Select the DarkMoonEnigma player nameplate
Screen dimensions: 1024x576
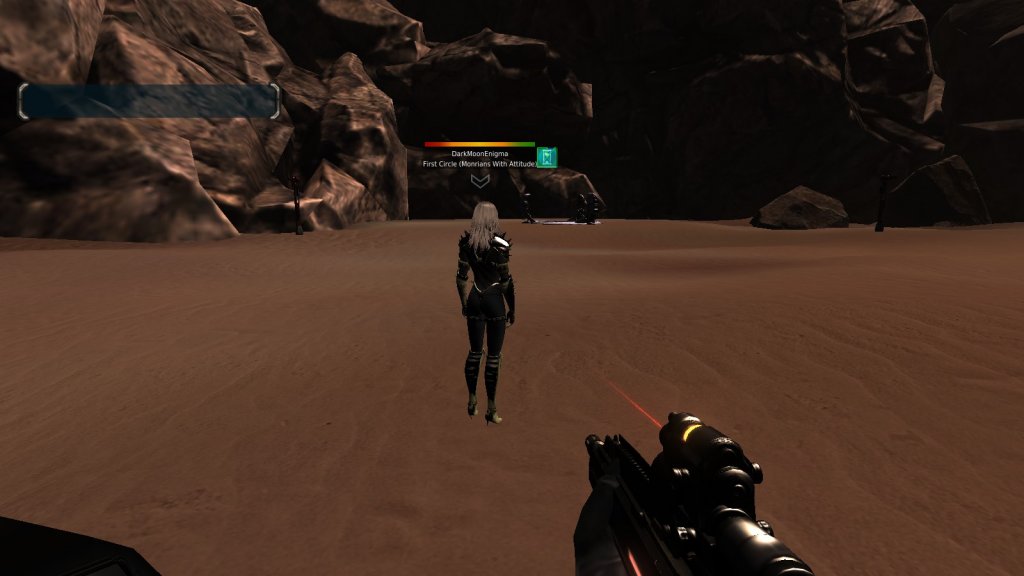coord(480,153)
